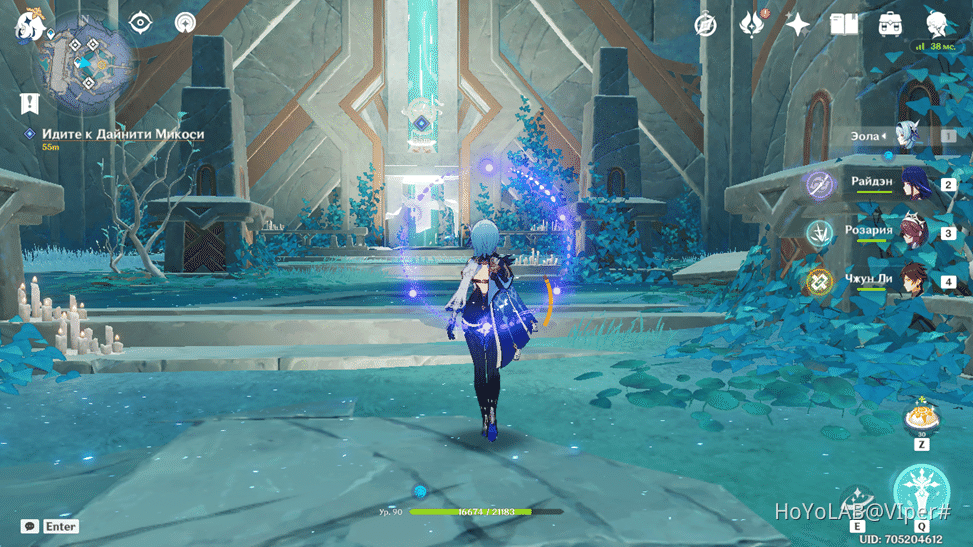Screen dimensions: 973x547
Task: Open the Wish four-pointed star icon
Action: point(797,25)
